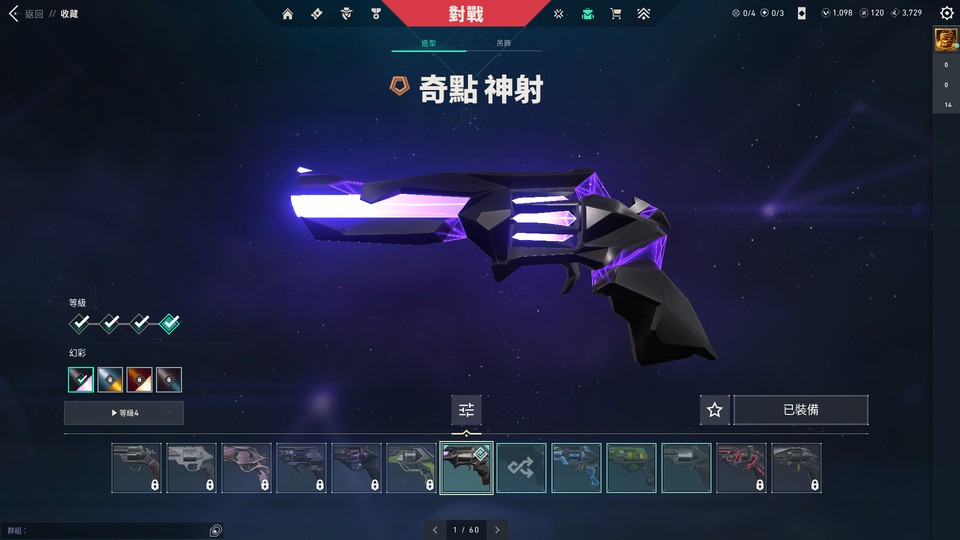Click the 已裝備 equipped button
Image resolution: width=960 pixels, height=540 pixels.
801,410
